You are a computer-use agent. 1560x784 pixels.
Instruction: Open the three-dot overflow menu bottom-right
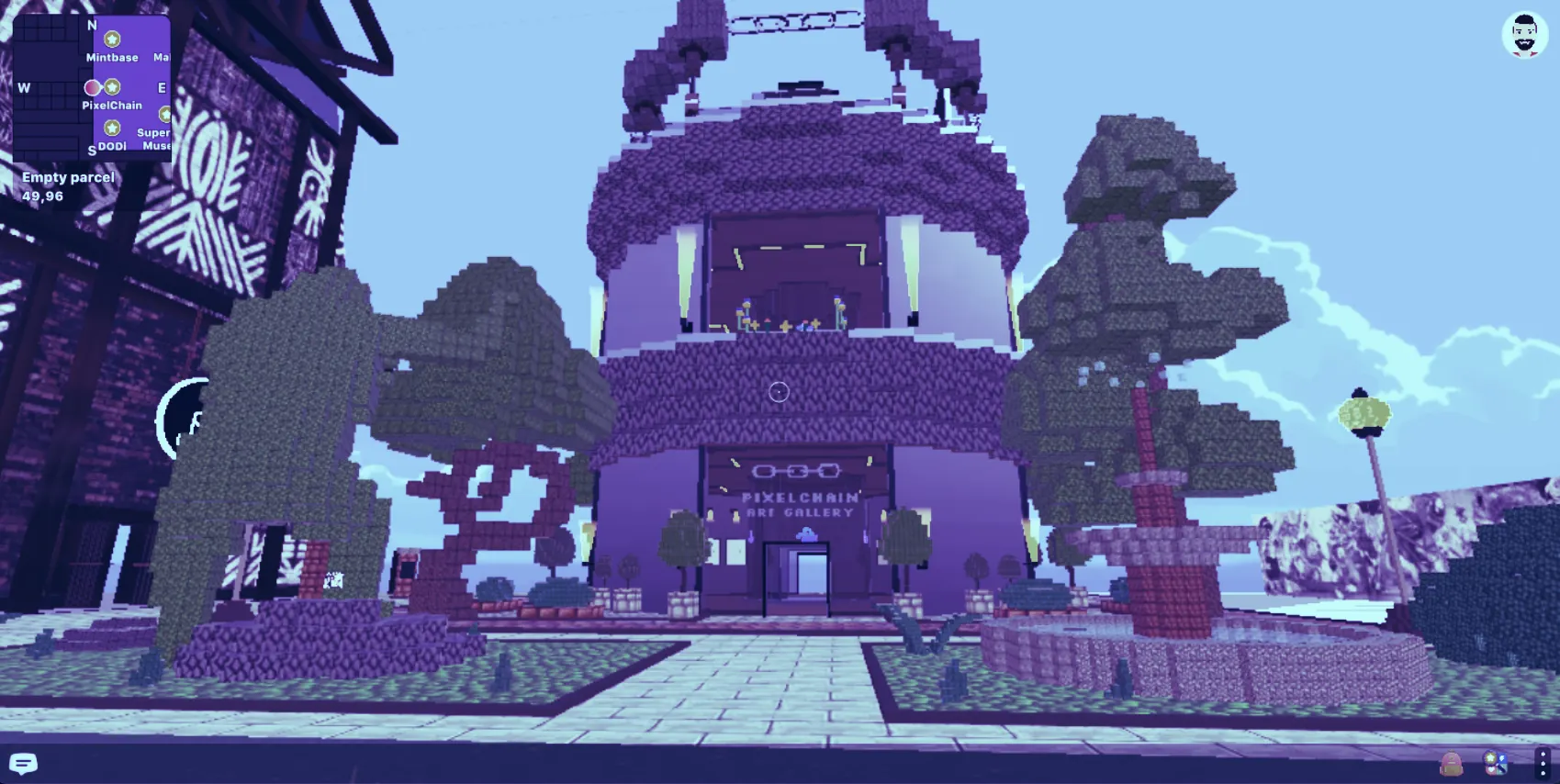coord(1542,765)
